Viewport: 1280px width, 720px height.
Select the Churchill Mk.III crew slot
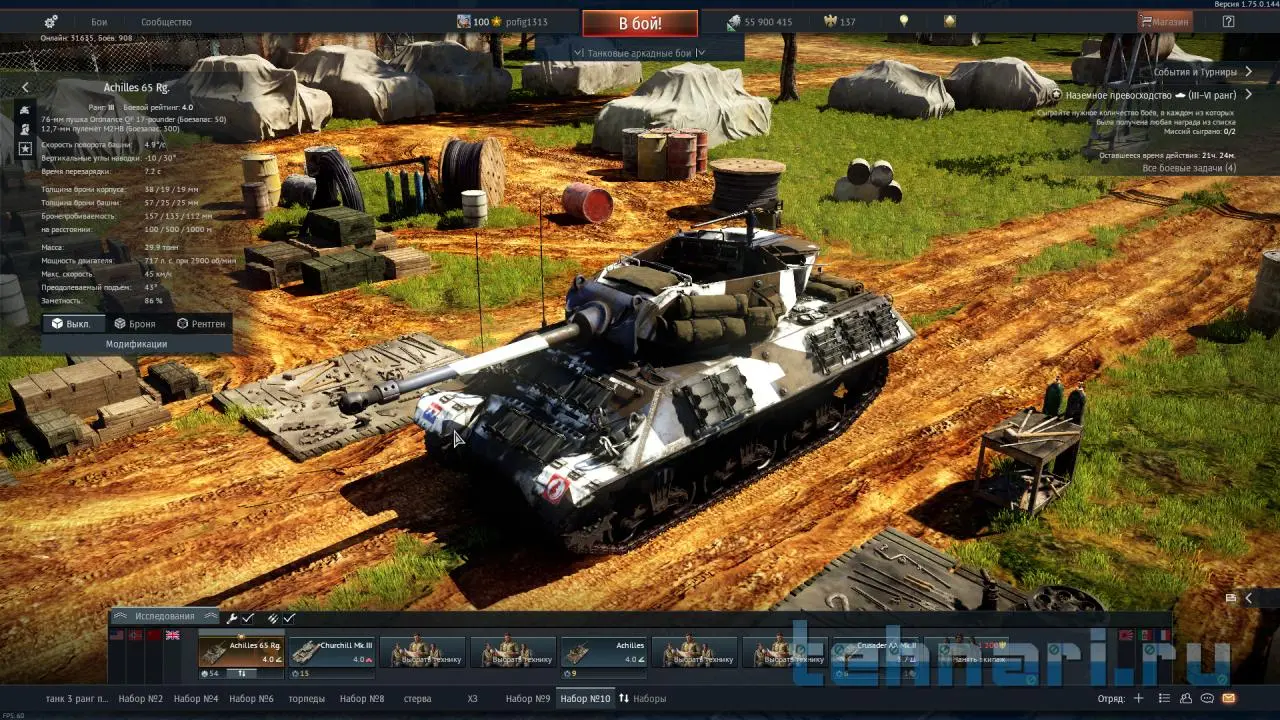pos(332,652)
